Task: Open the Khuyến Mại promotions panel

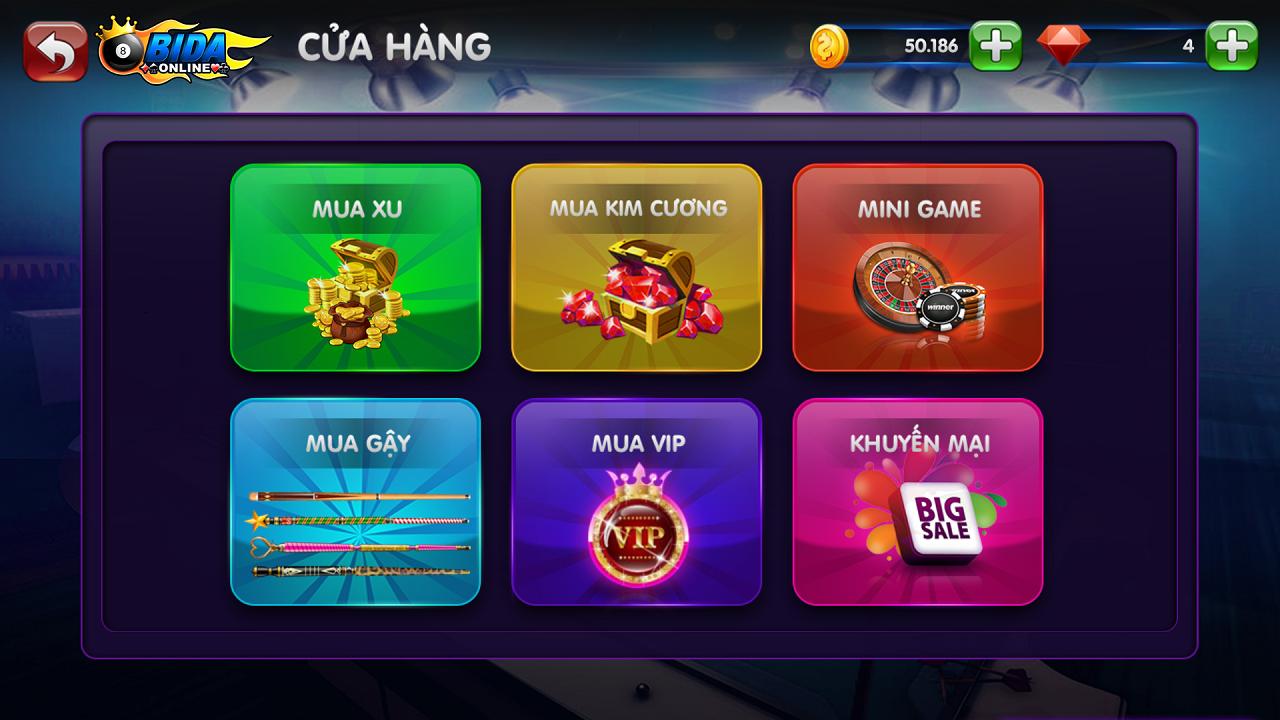Action: coord(917,500)
